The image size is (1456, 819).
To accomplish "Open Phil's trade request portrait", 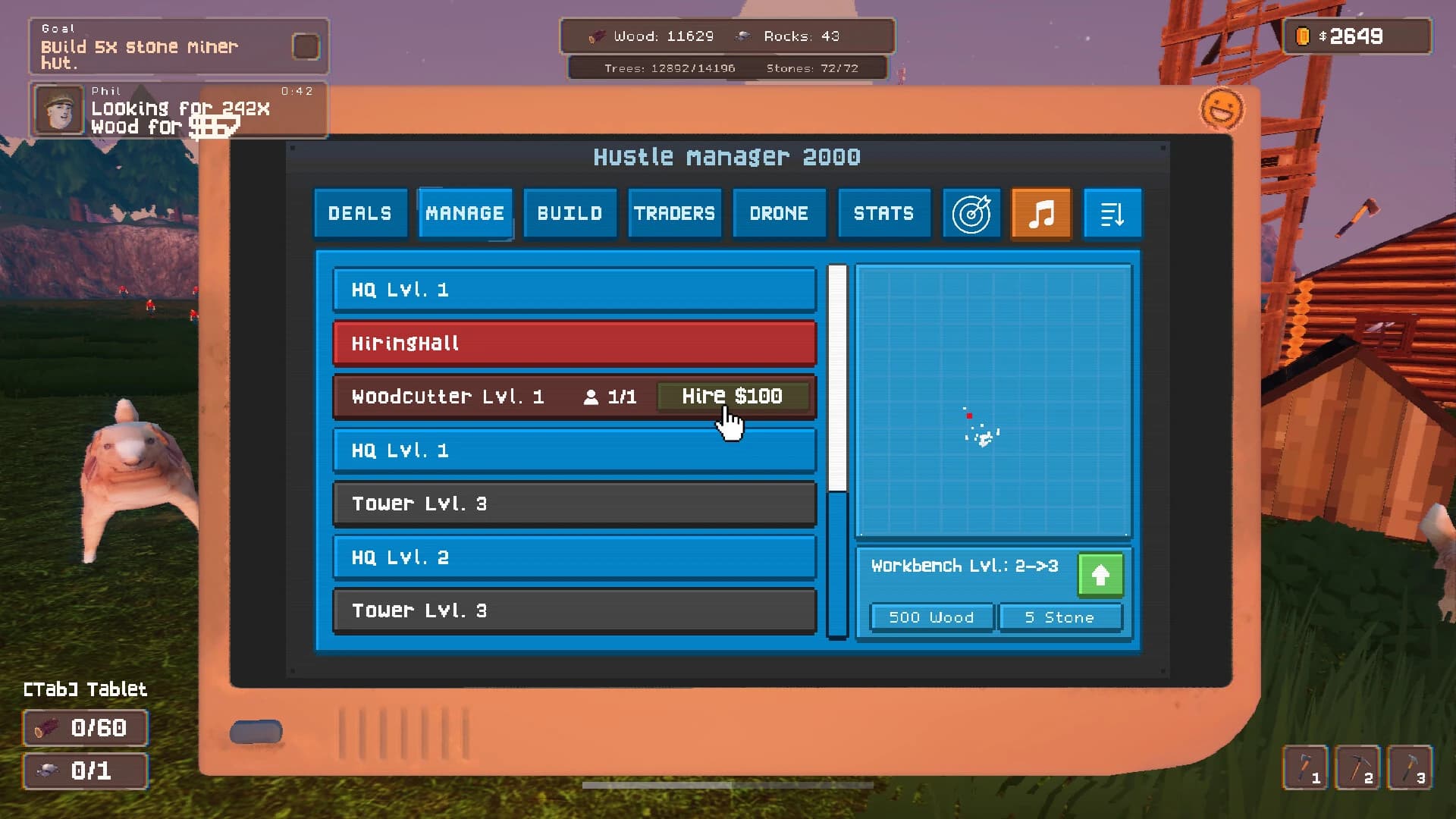I will [x=58, y=109].
